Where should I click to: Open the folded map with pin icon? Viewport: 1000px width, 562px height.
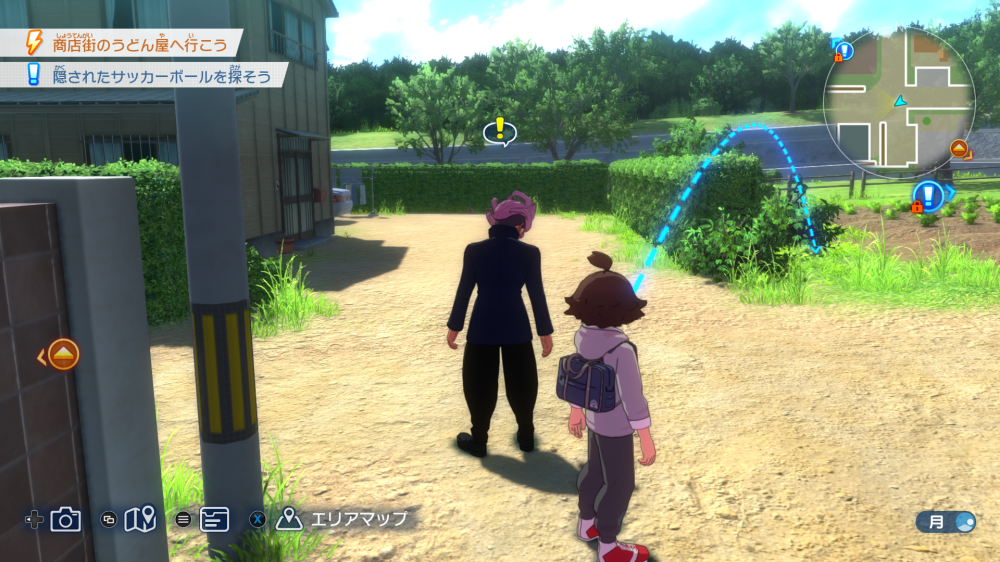tap(141, 519)
